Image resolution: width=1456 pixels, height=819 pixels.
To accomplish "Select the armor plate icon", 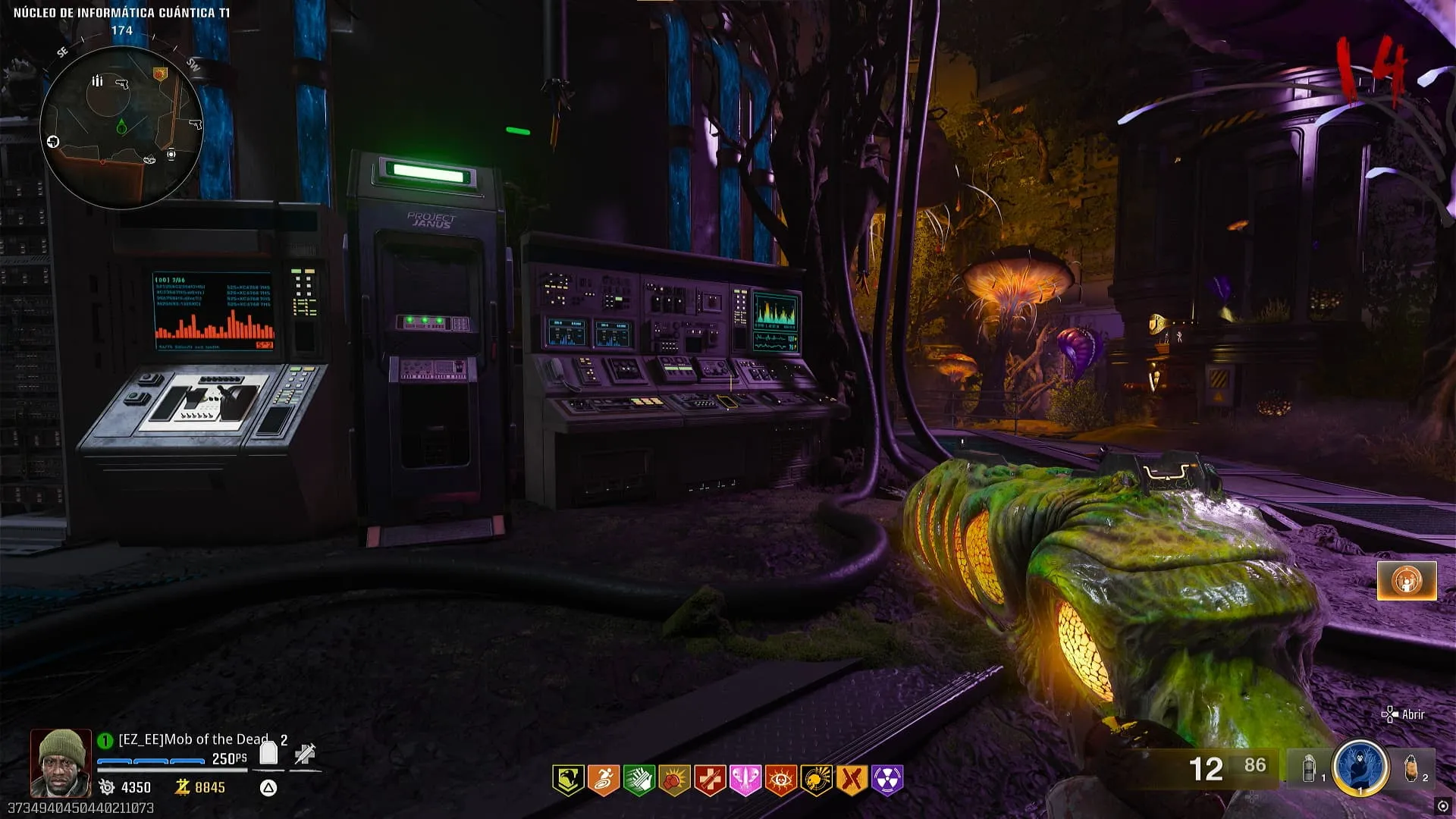I will click(268, 753).
